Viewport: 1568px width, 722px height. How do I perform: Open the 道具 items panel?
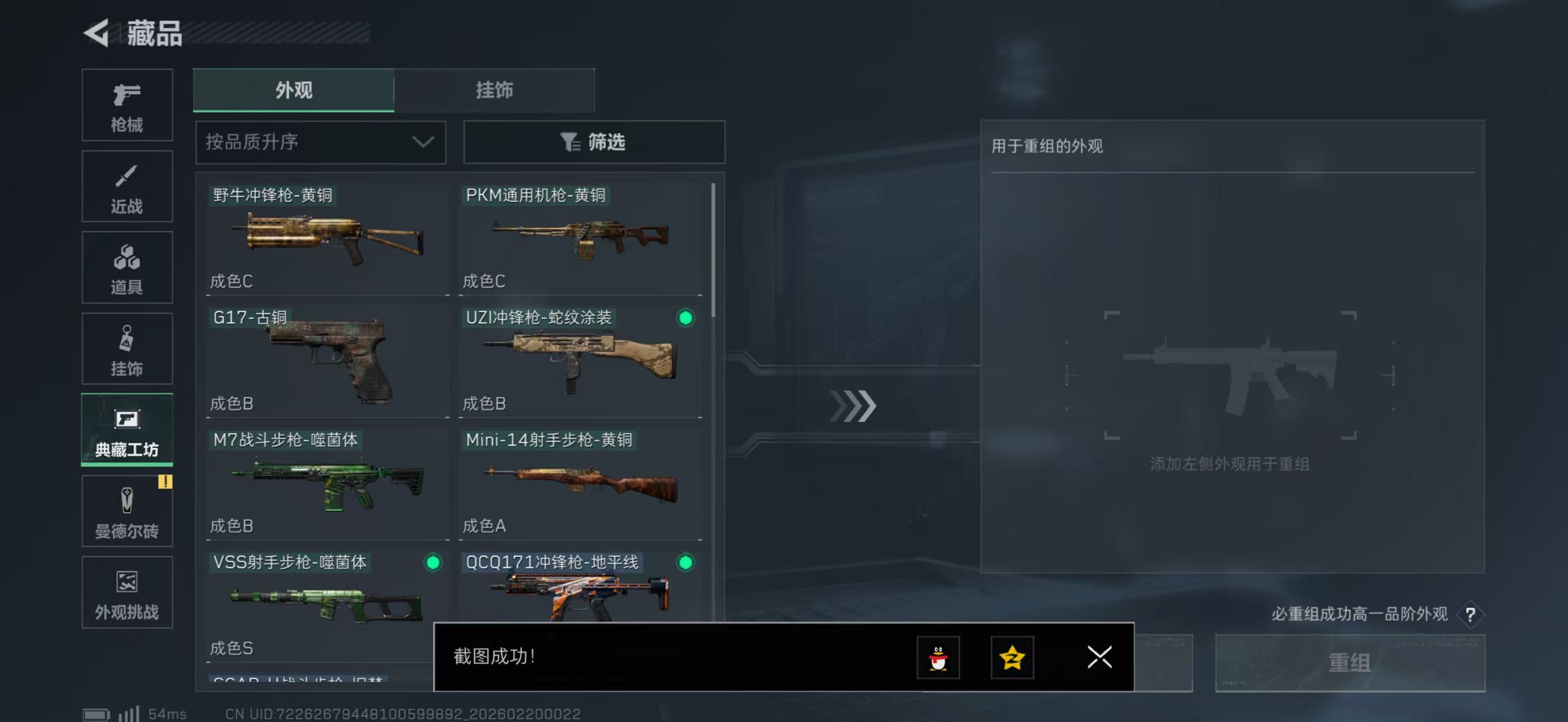click(127, 268)
